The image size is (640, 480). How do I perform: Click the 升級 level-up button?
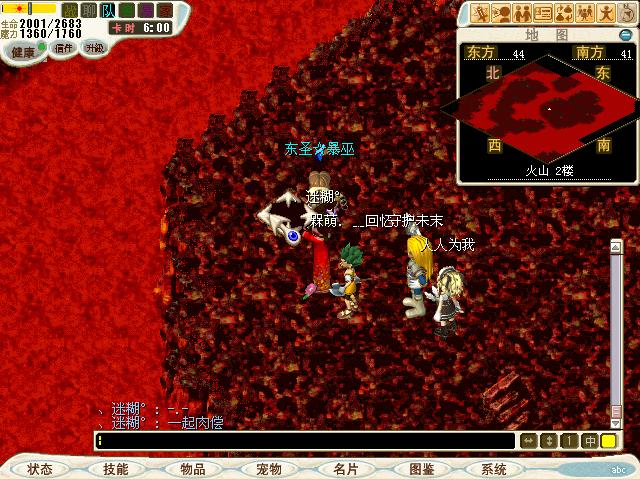[95, 48]
